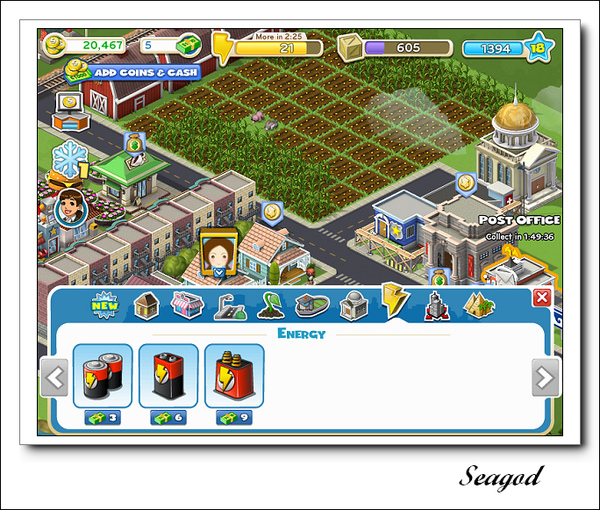Open the farming tab with sprout icon

[x=270, y=305]
